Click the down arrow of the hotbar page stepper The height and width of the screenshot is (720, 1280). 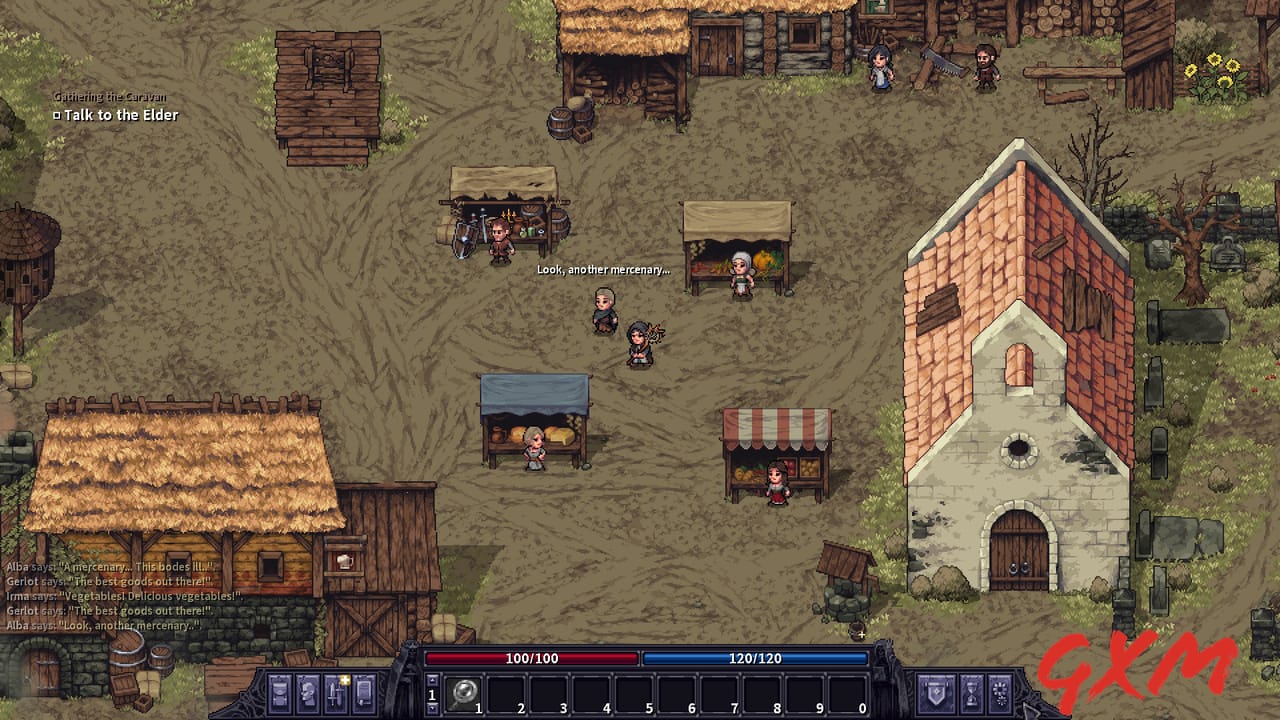432,709
